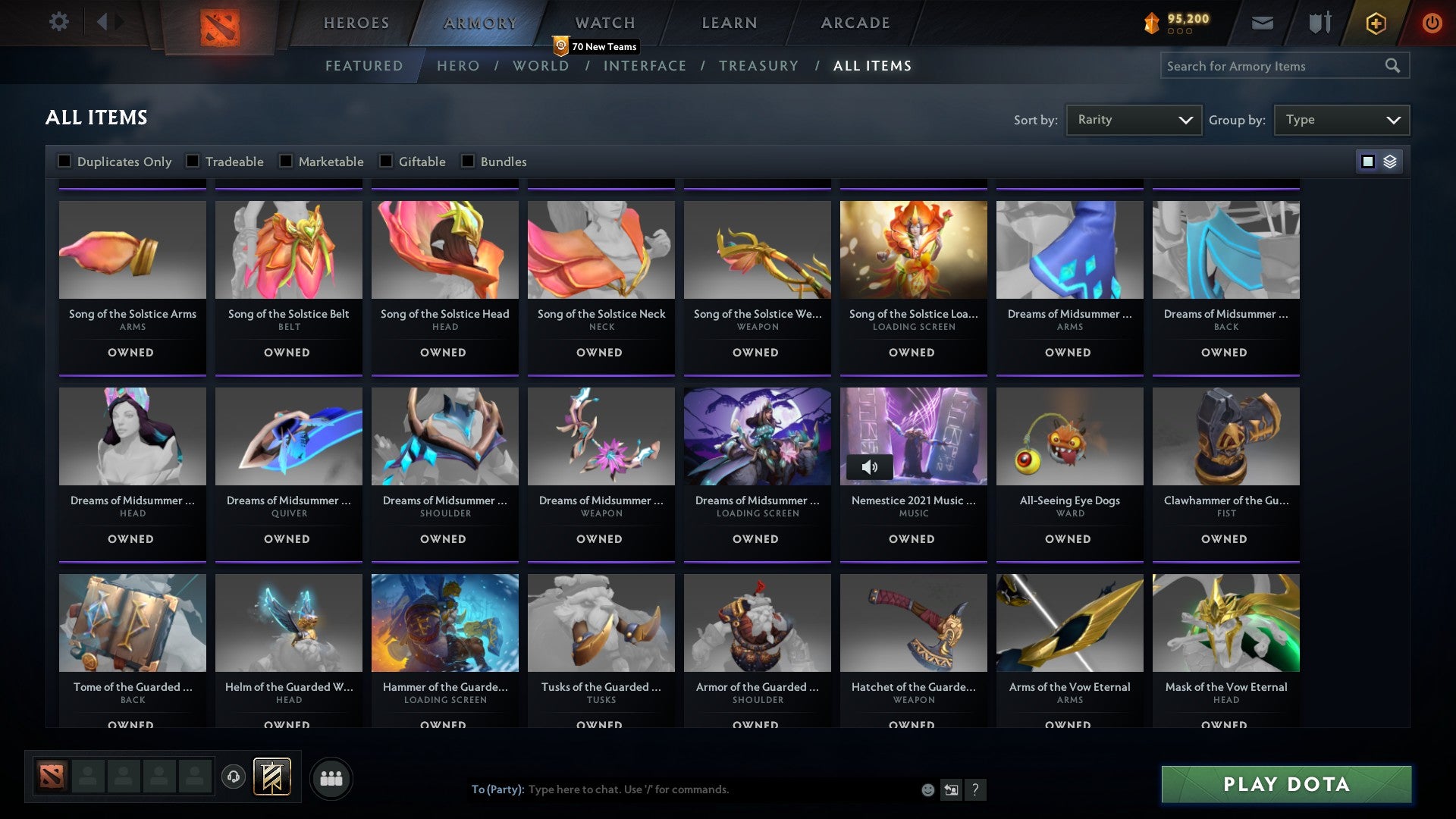Open the Sort by Rarity dropdown
Screen dimensions: 1456x819
[1133, 119]
